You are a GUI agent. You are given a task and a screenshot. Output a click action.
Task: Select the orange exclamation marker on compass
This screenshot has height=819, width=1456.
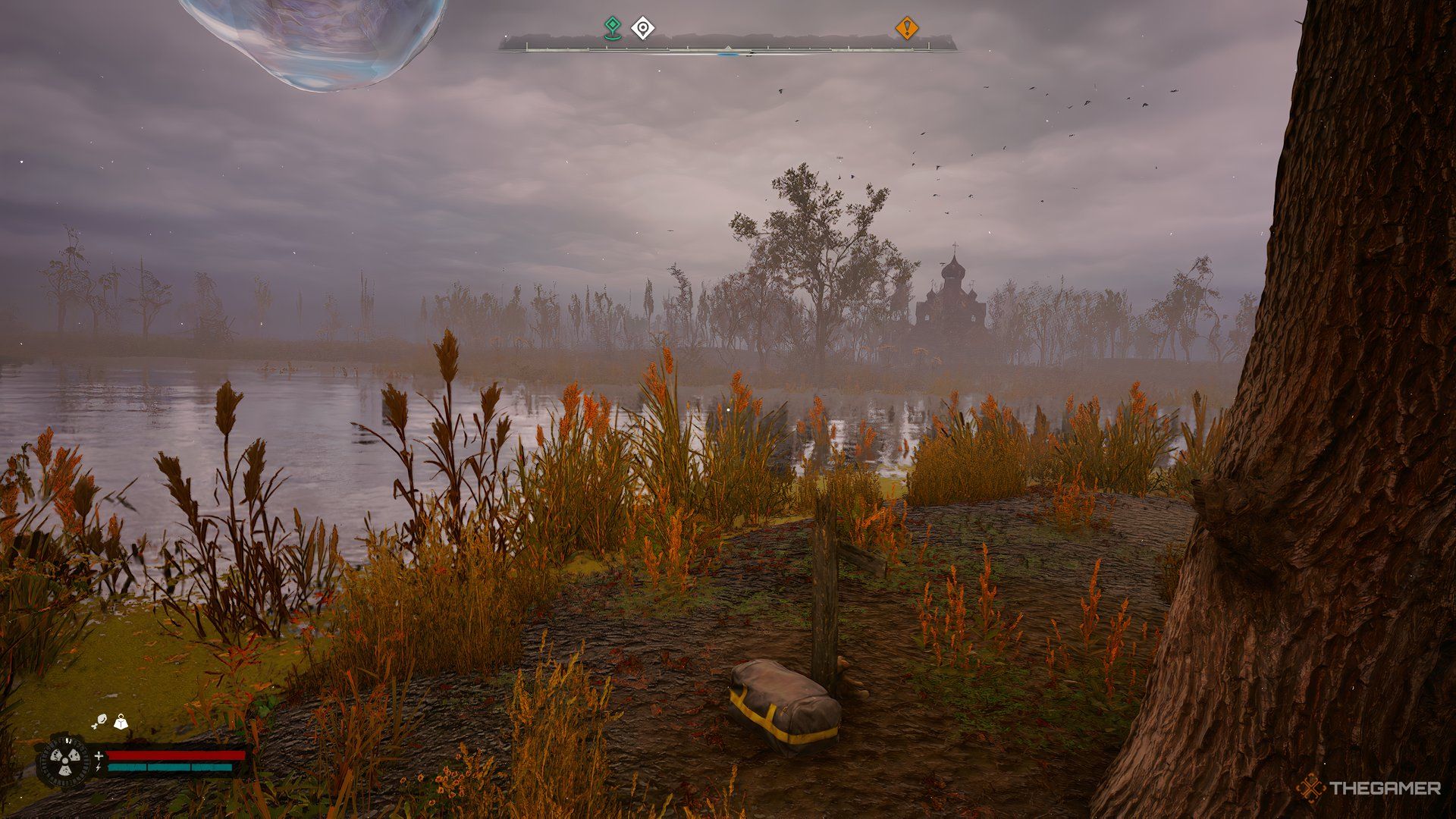point(906,29)
